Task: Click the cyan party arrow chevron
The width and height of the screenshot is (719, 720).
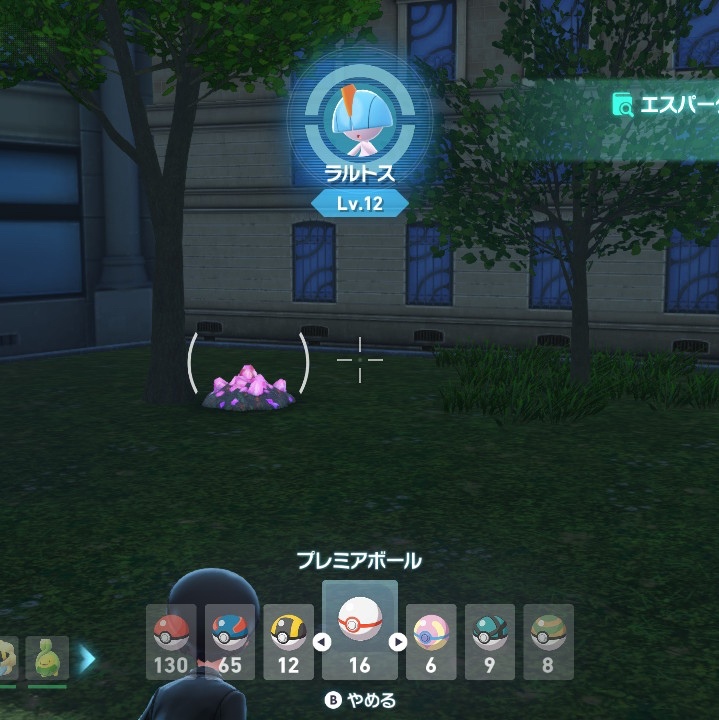Action: [x=88, y=658]
